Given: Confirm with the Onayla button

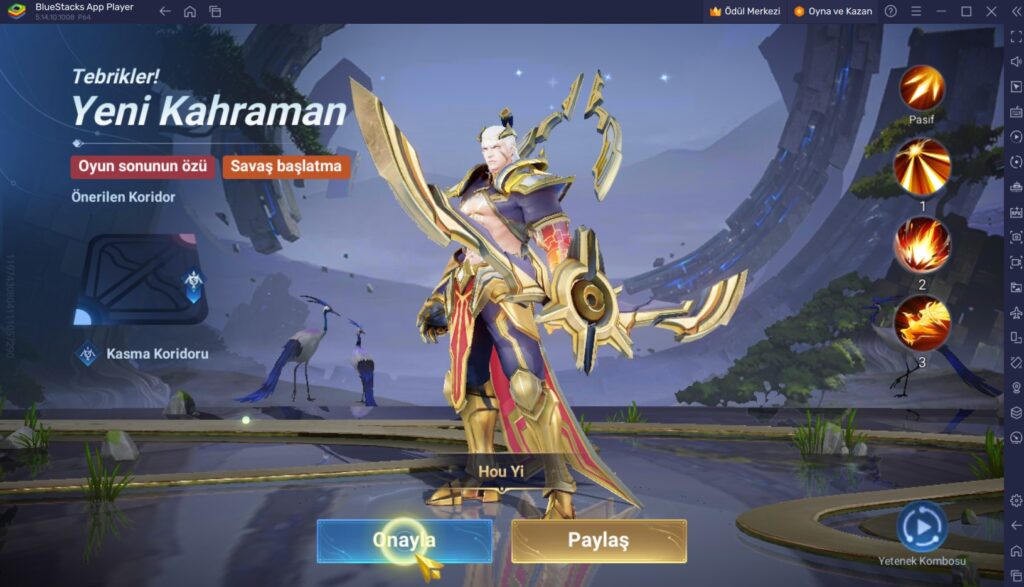Looking at the screenshot, I should click(404, 540).
